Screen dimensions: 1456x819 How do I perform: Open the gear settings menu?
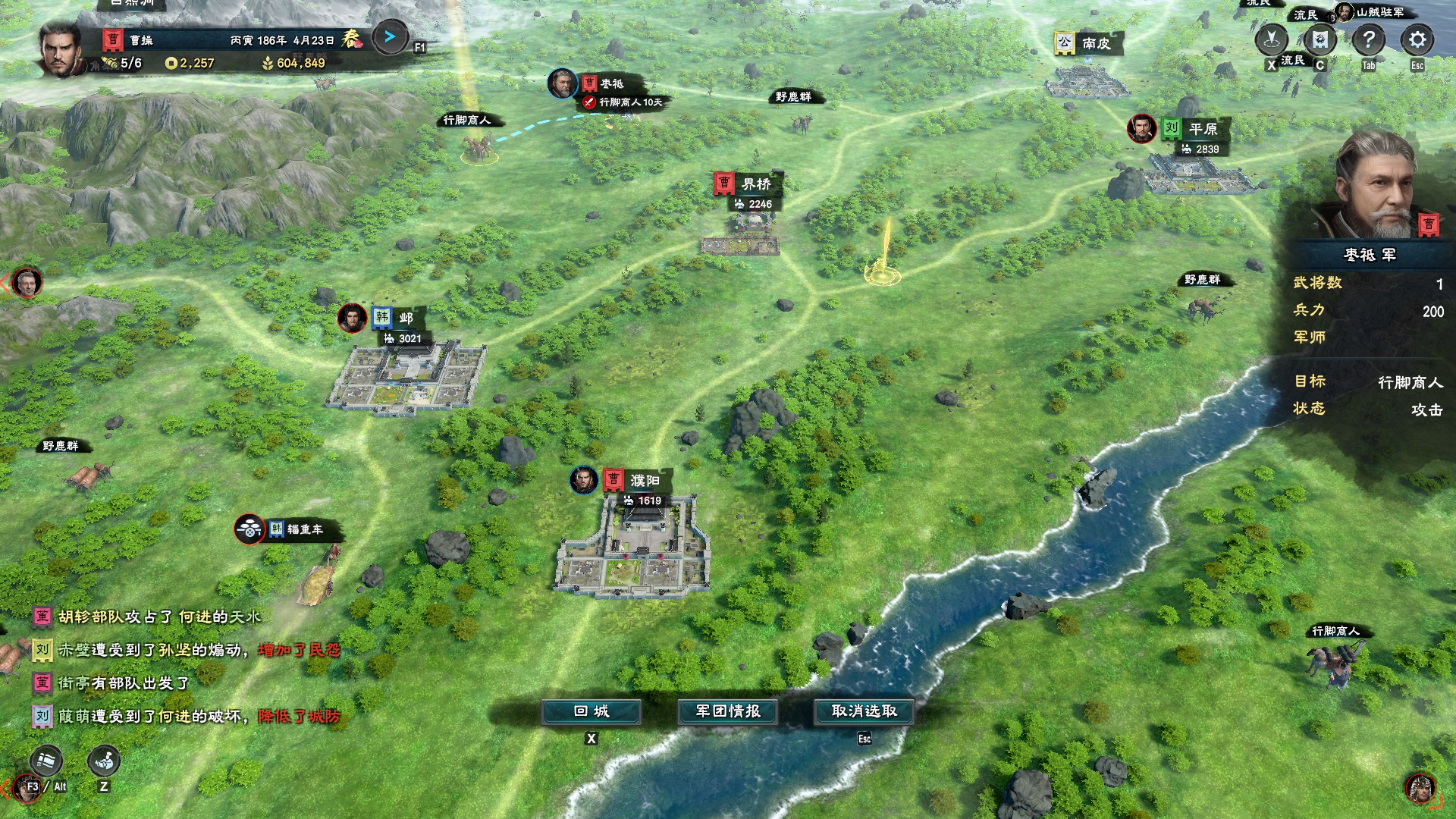1417,39
